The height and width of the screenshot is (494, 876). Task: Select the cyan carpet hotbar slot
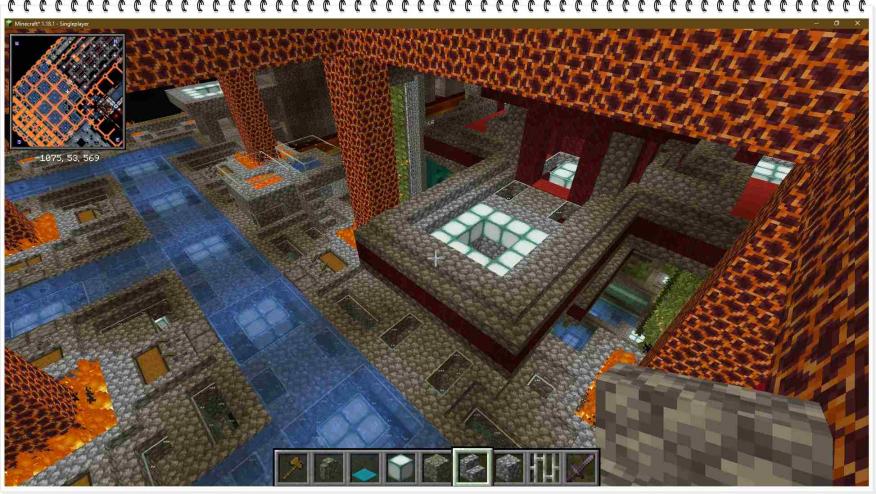click(x=366, y=467)
